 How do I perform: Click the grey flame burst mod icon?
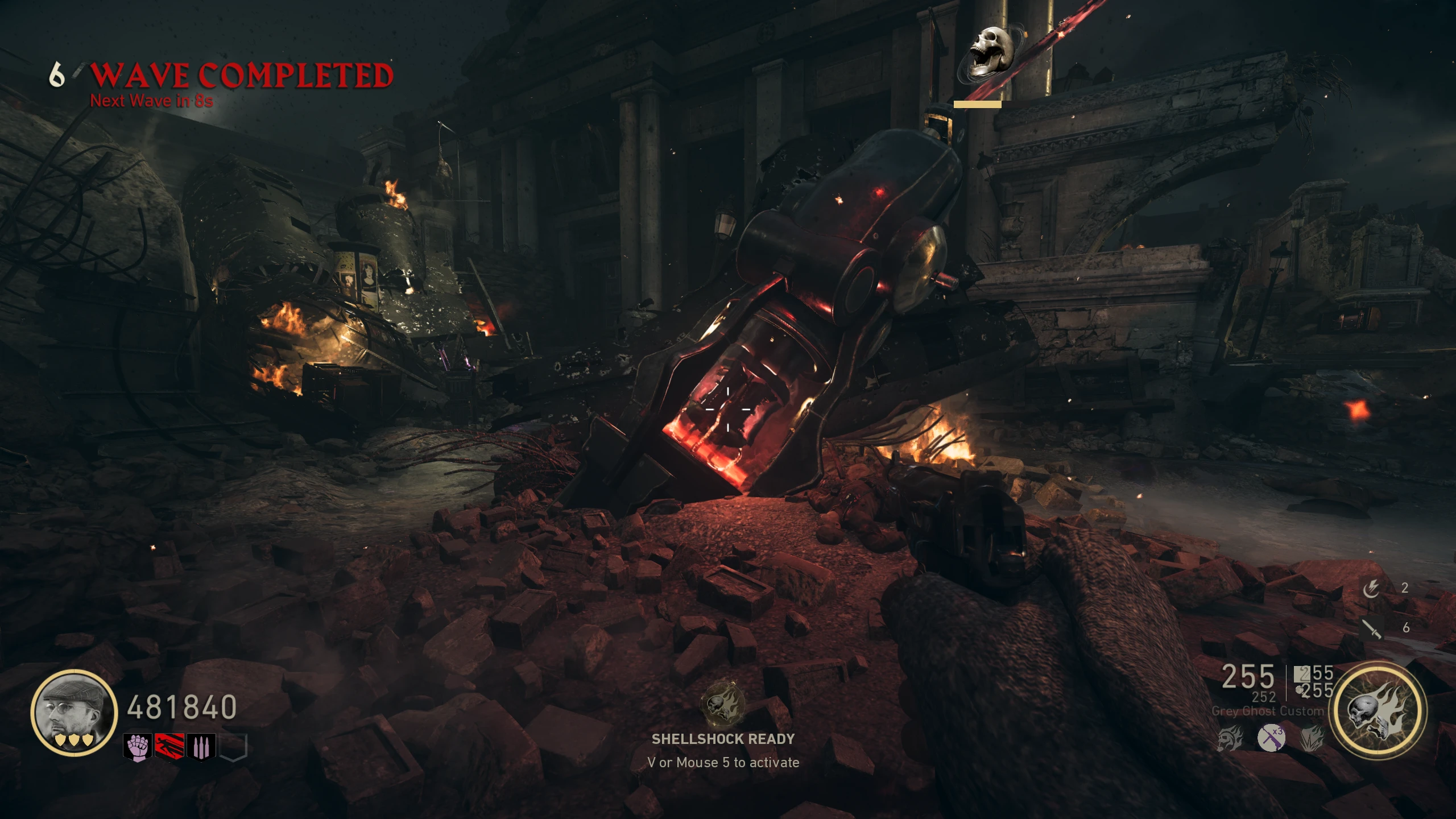tap(1312, 738)
